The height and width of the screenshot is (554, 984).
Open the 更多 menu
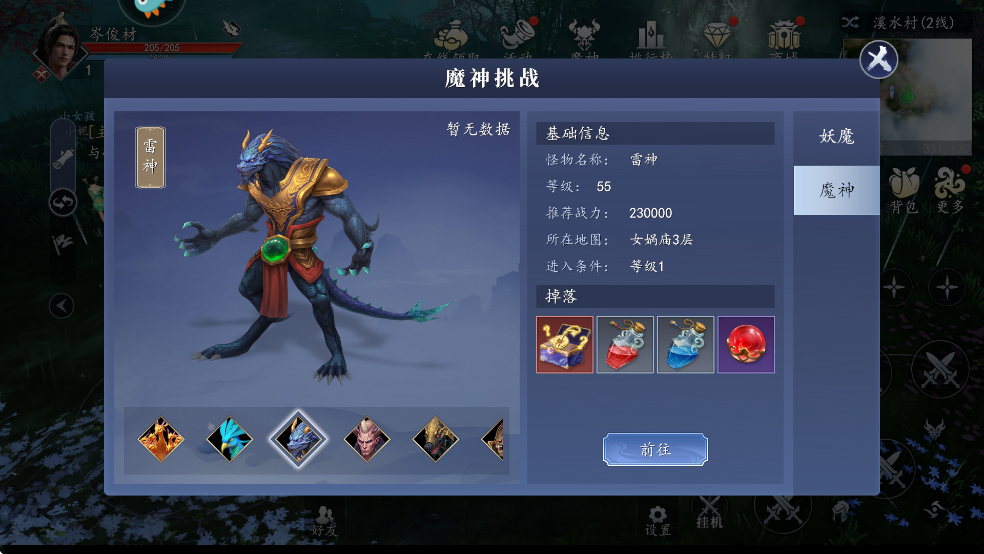pyautogui.click(x=950, y=190)
